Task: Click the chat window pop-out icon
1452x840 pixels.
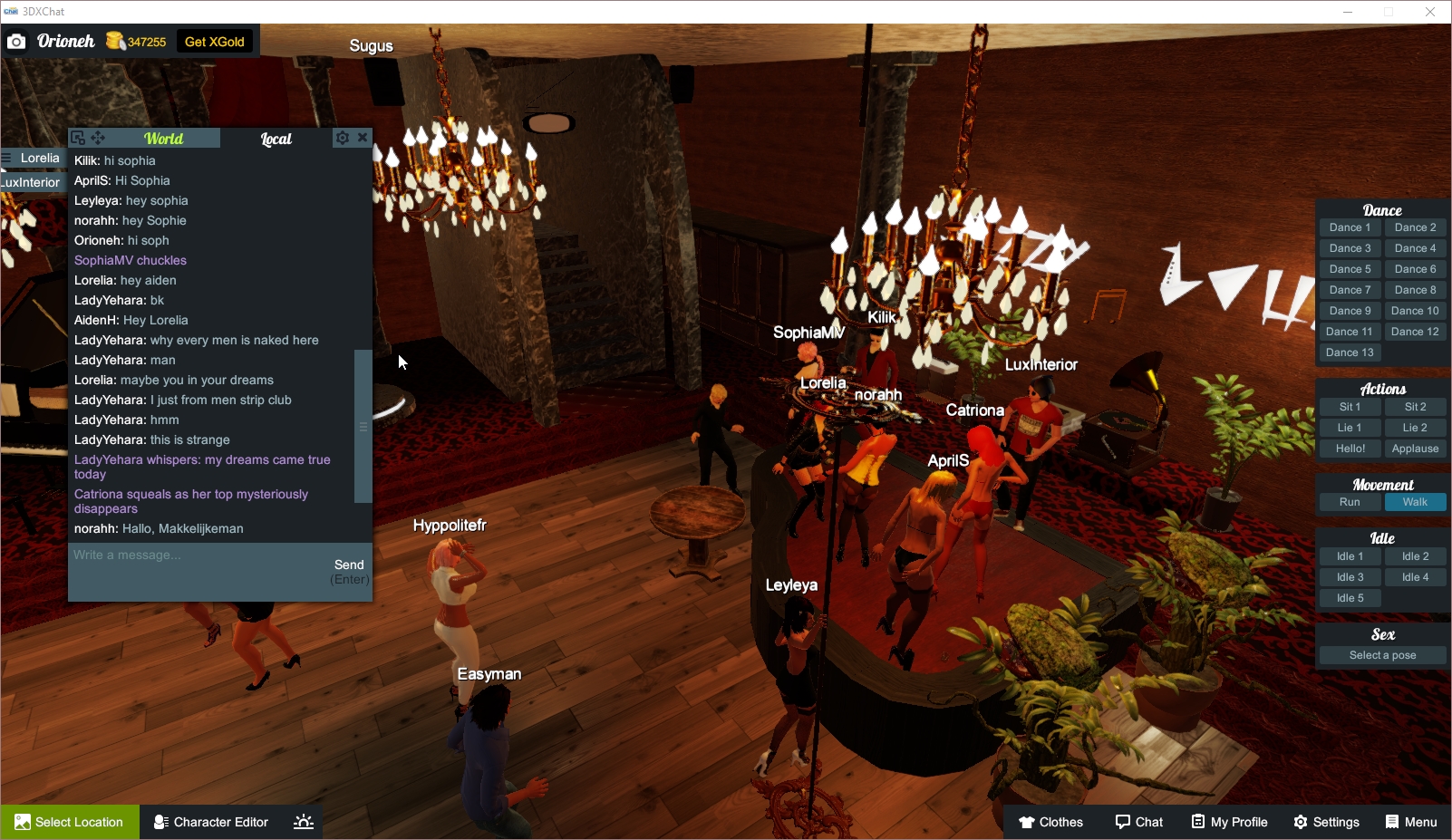Action: [x=77, y=137]
